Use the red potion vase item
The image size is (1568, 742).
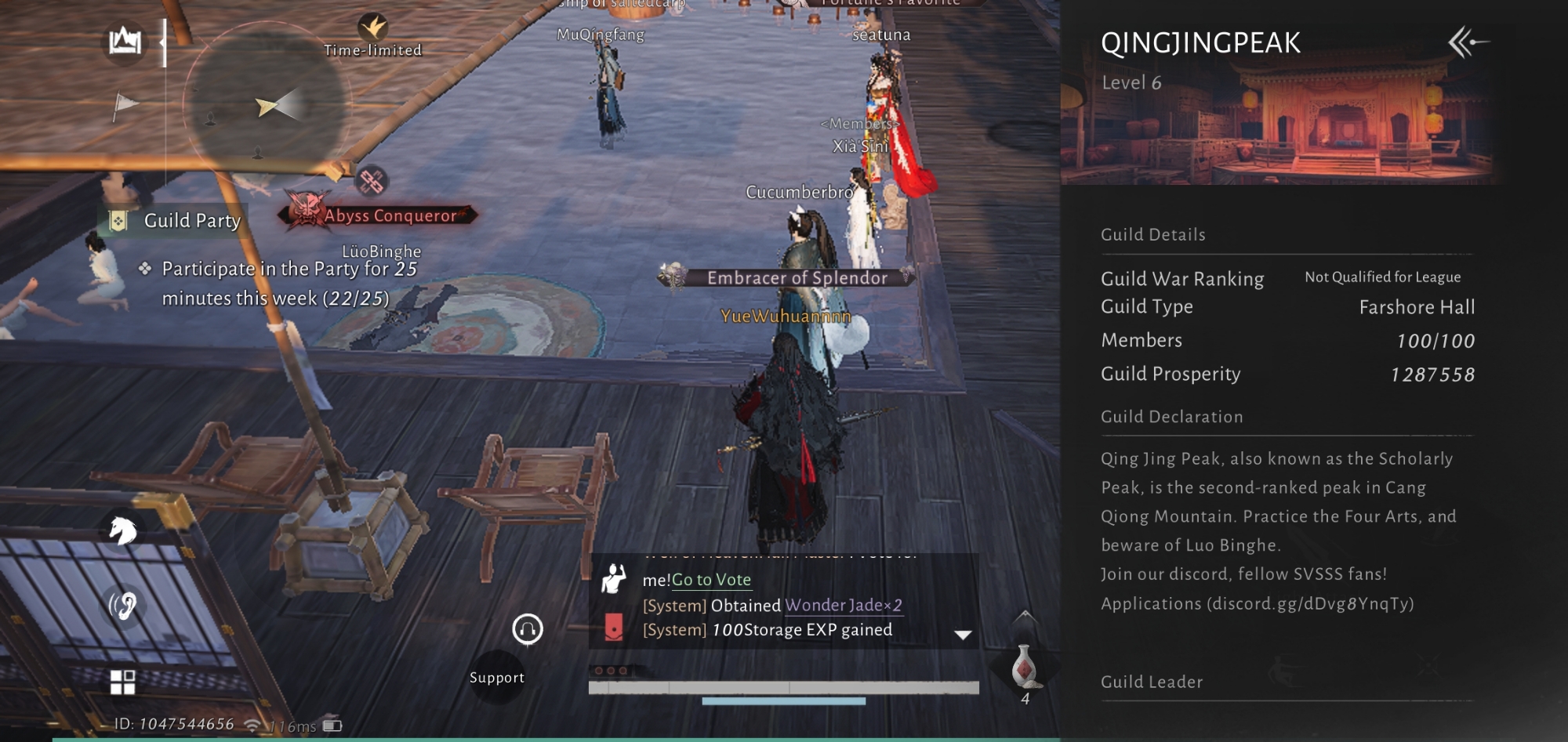coord(1024,667)
